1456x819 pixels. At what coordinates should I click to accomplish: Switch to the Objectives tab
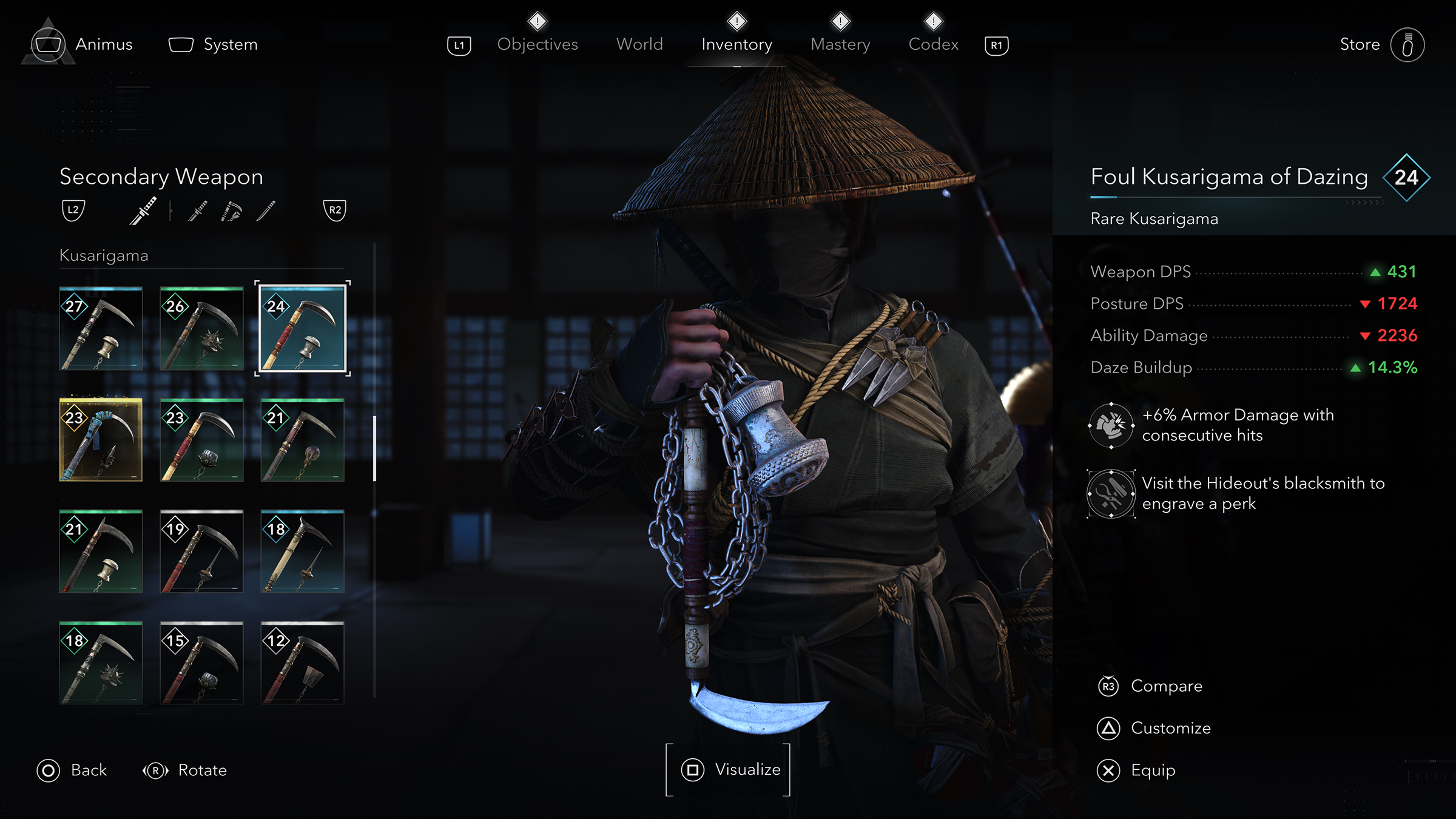(x=537, y=44)
